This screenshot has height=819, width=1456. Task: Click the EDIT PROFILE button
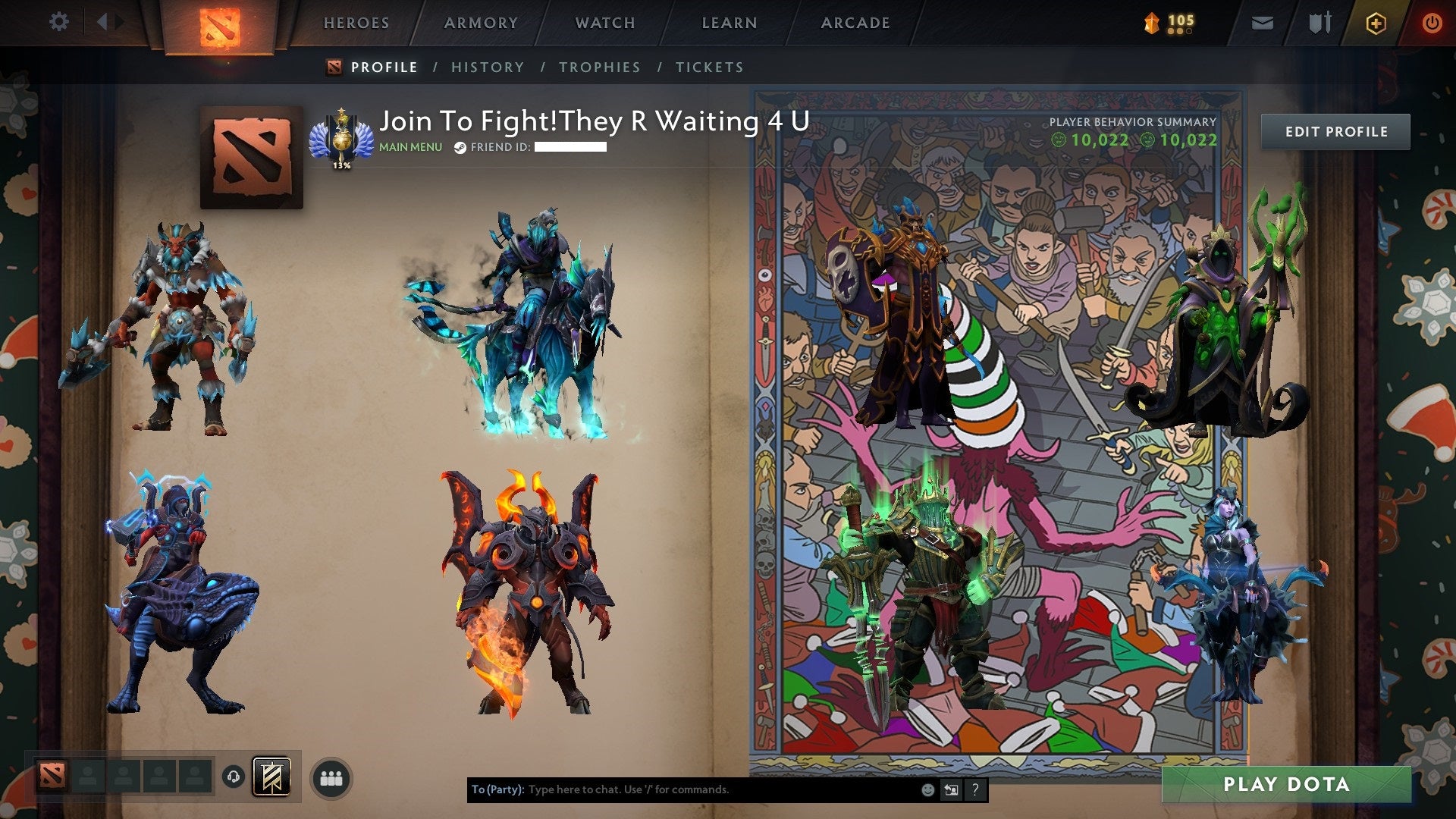[1335, 131]
